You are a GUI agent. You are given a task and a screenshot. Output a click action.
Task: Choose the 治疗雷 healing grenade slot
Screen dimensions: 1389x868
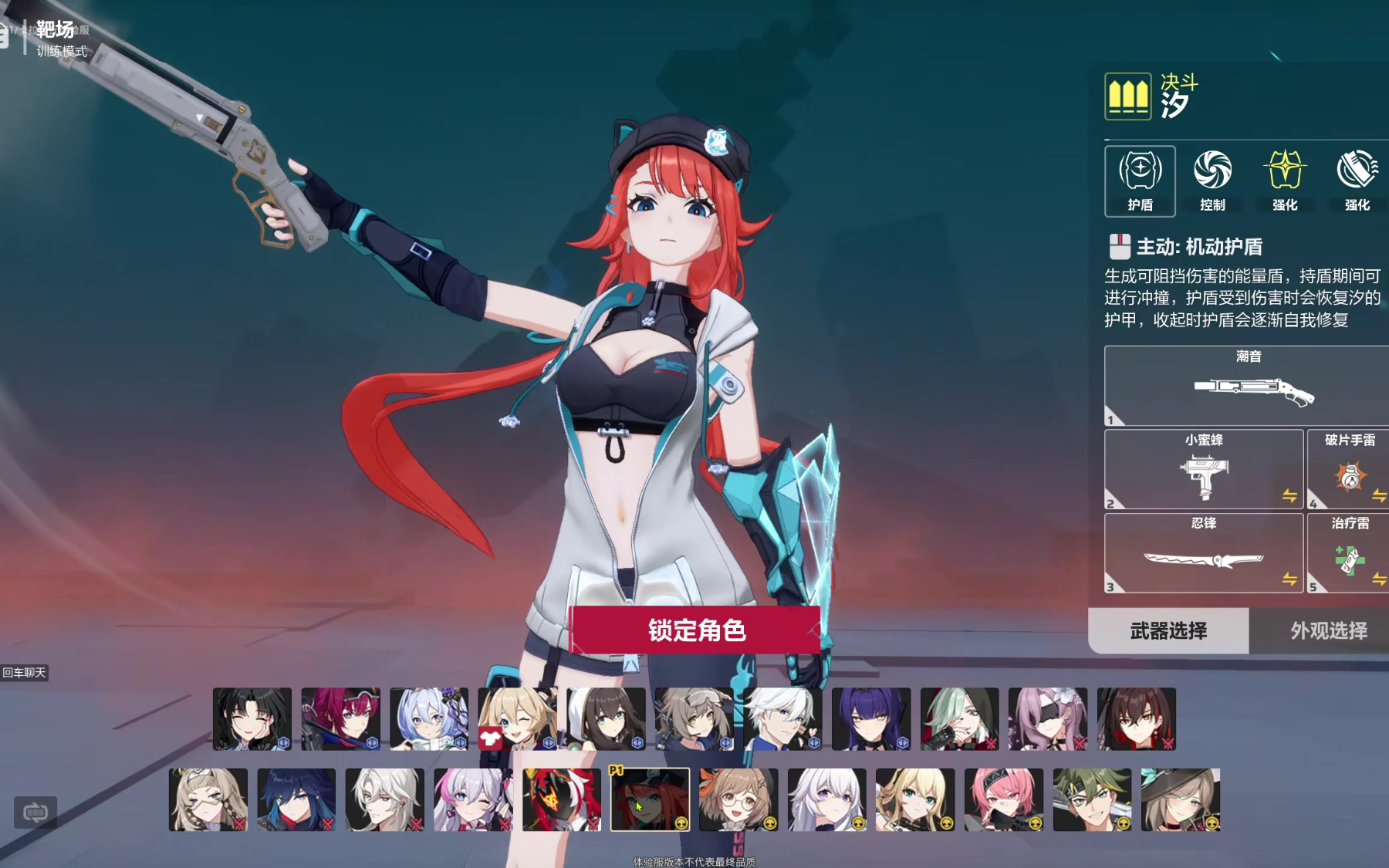pyautogui.click(x=1349, y=553)
